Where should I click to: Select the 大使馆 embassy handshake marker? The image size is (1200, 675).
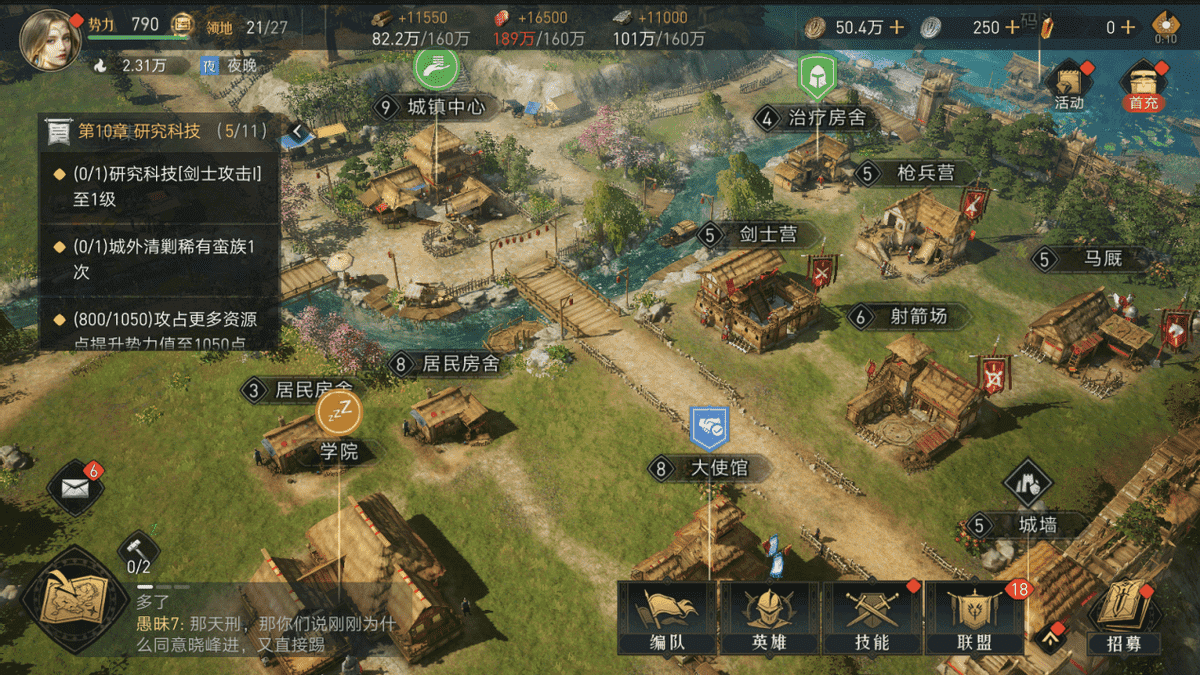click(710, 427)
